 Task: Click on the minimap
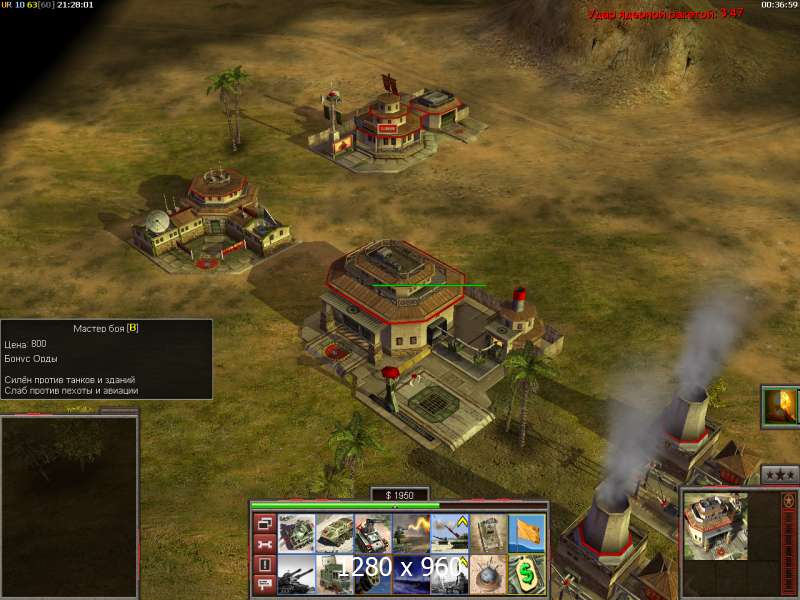(x=68, y=506)
